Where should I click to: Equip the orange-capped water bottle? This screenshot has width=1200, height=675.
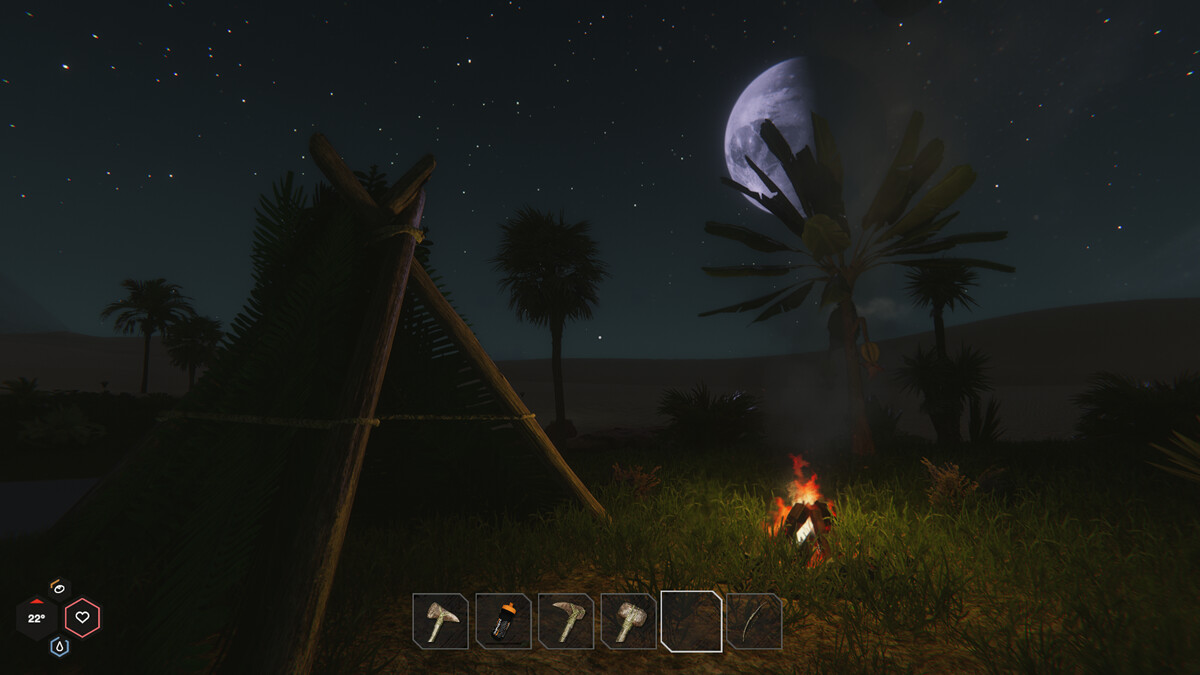pyautogui.click(x=503, y=621)
